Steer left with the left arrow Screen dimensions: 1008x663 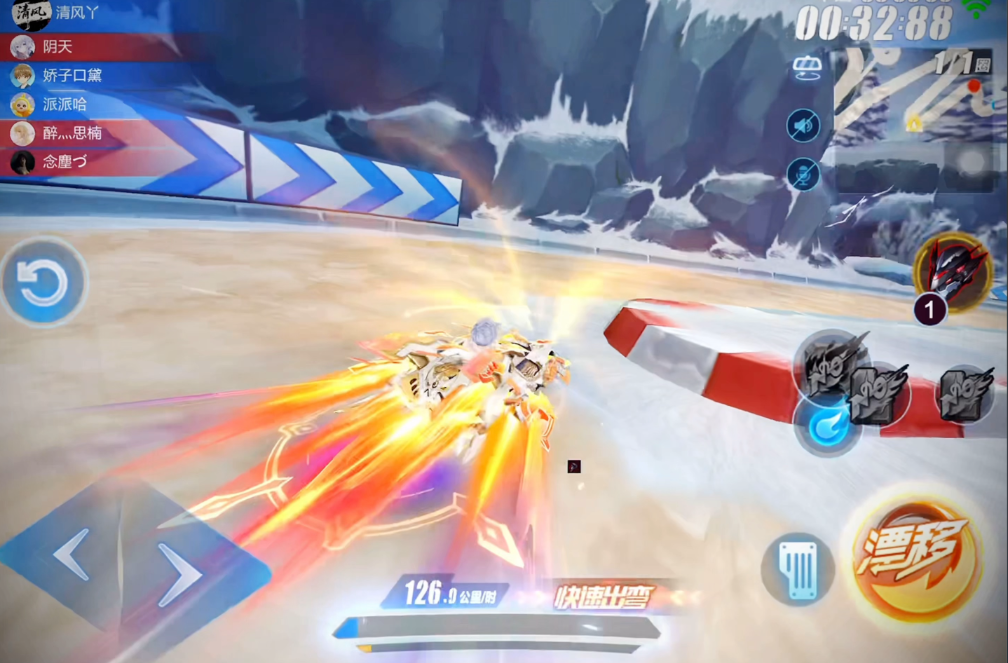click(x=73, y=554)
